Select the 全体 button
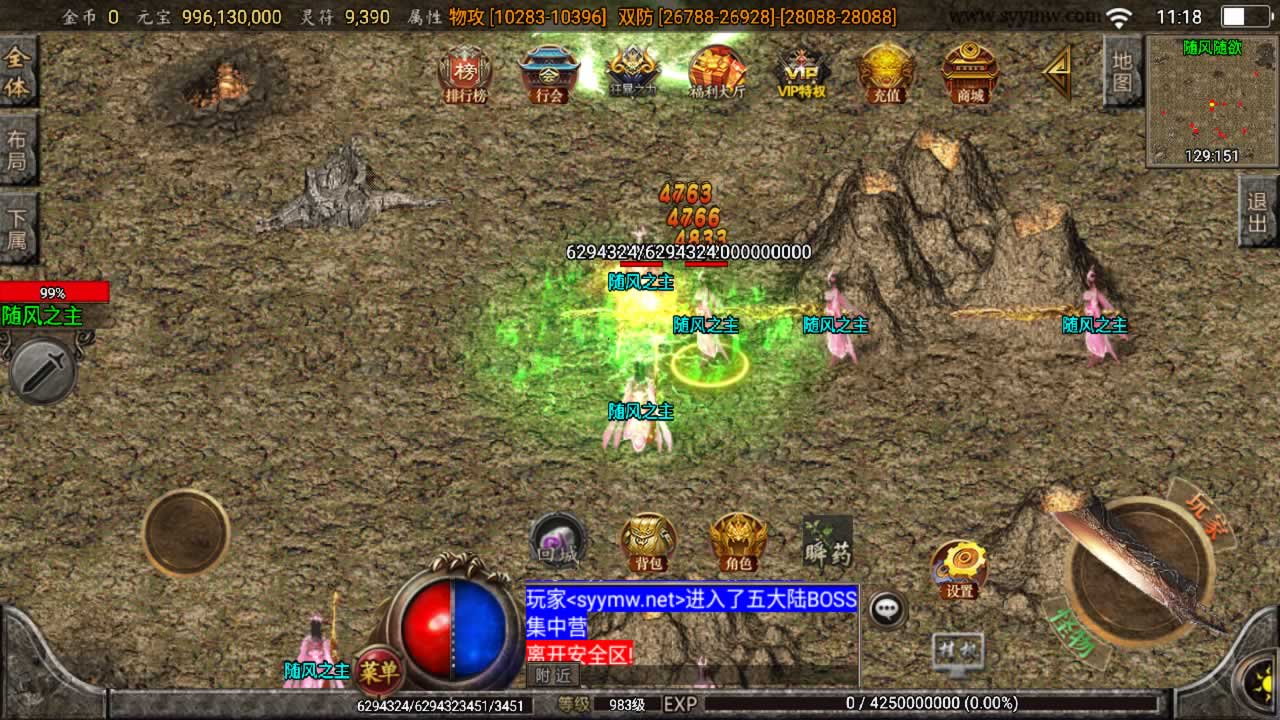This screenshot has height=720, width=1280. pyautogui.click(x=18, y=72)
